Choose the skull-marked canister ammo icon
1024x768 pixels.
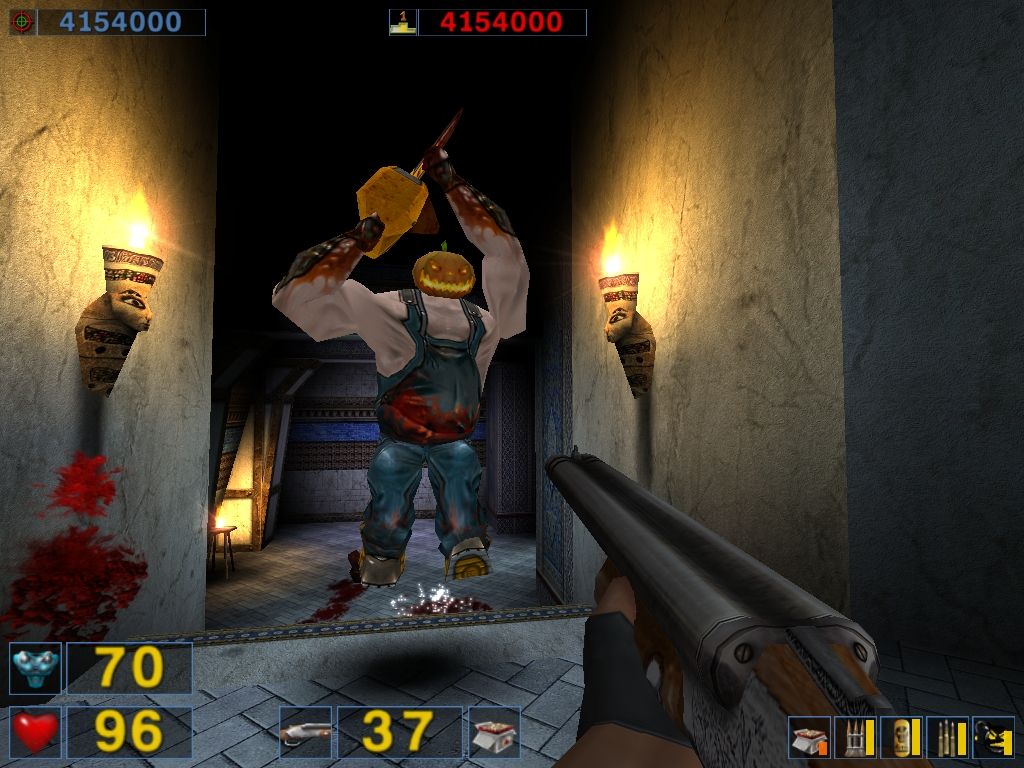tap(901, 738)
